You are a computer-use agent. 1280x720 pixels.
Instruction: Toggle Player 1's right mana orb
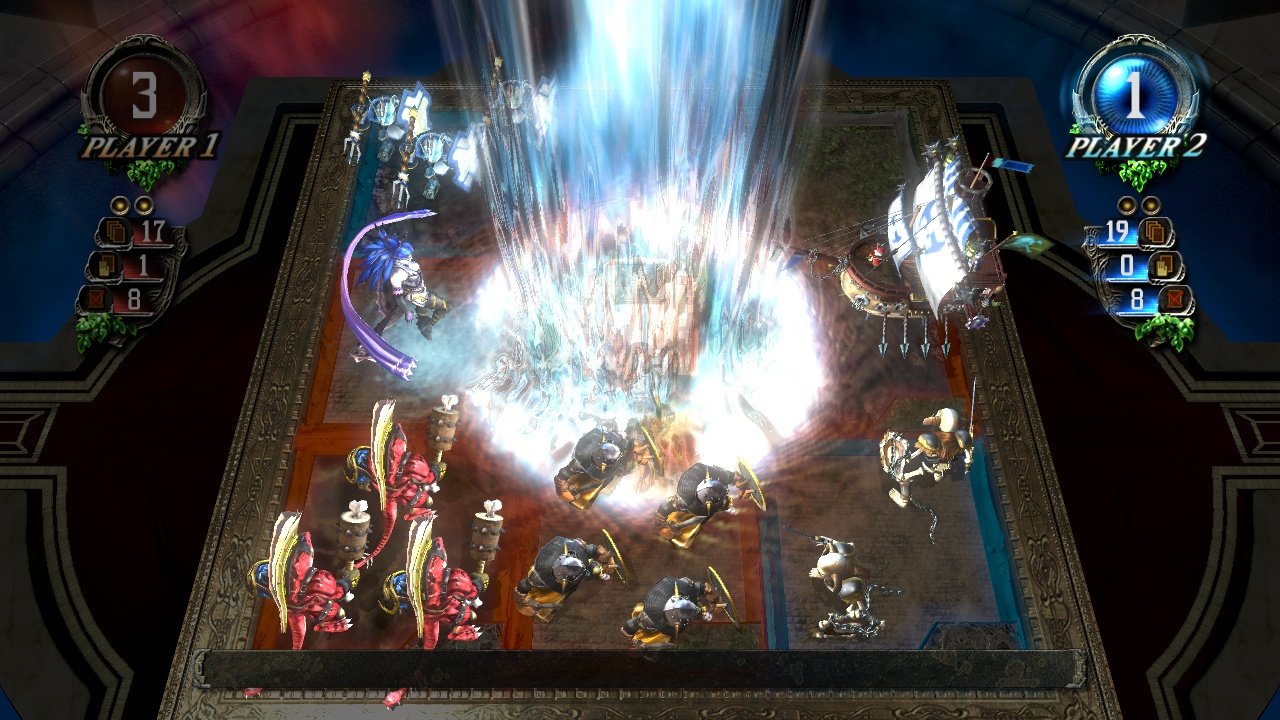[x=143, y=206]
